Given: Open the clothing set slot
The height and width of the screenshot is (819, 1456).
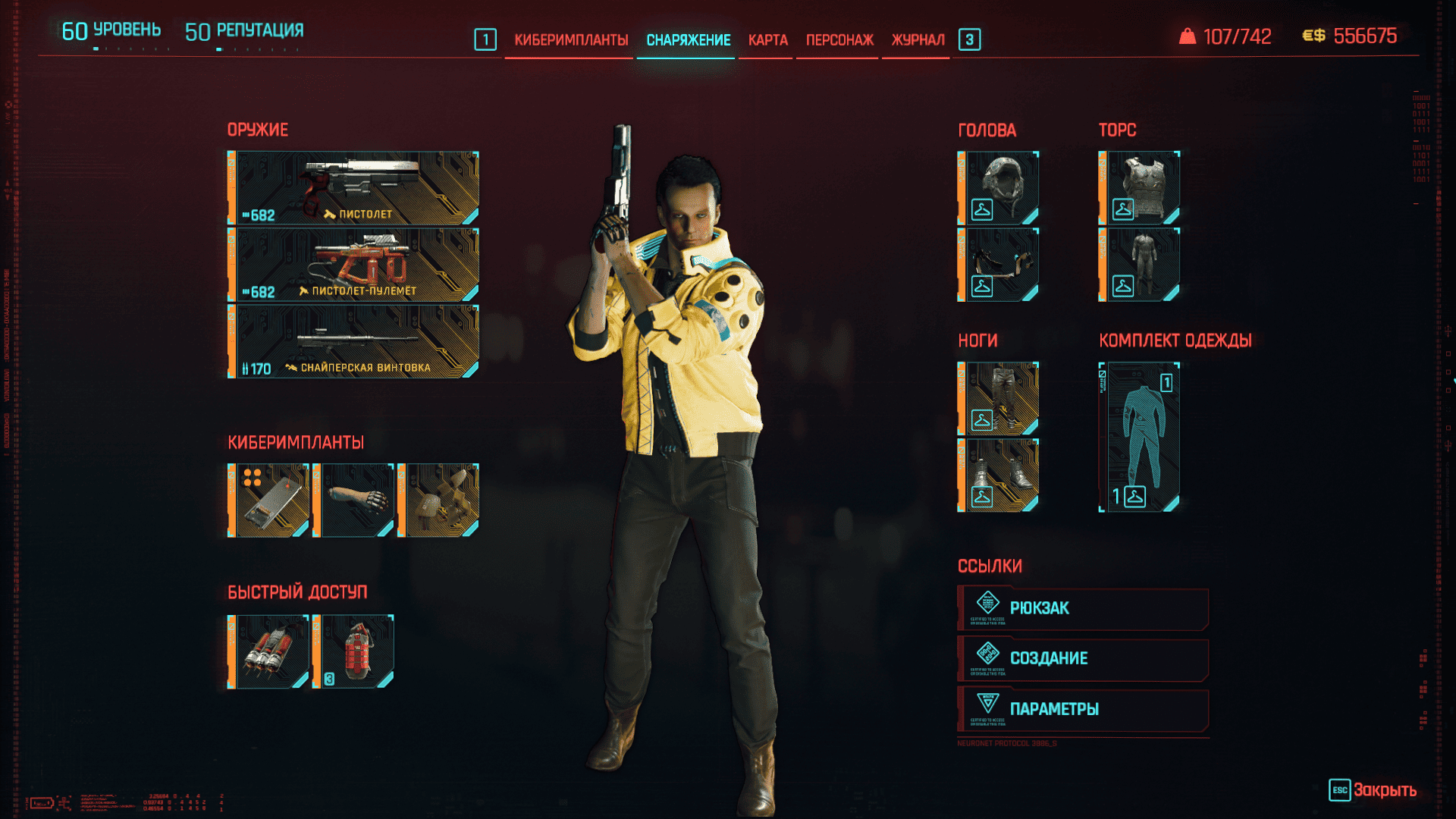Looking at the screenshot, I should [x=1140, y=437].
